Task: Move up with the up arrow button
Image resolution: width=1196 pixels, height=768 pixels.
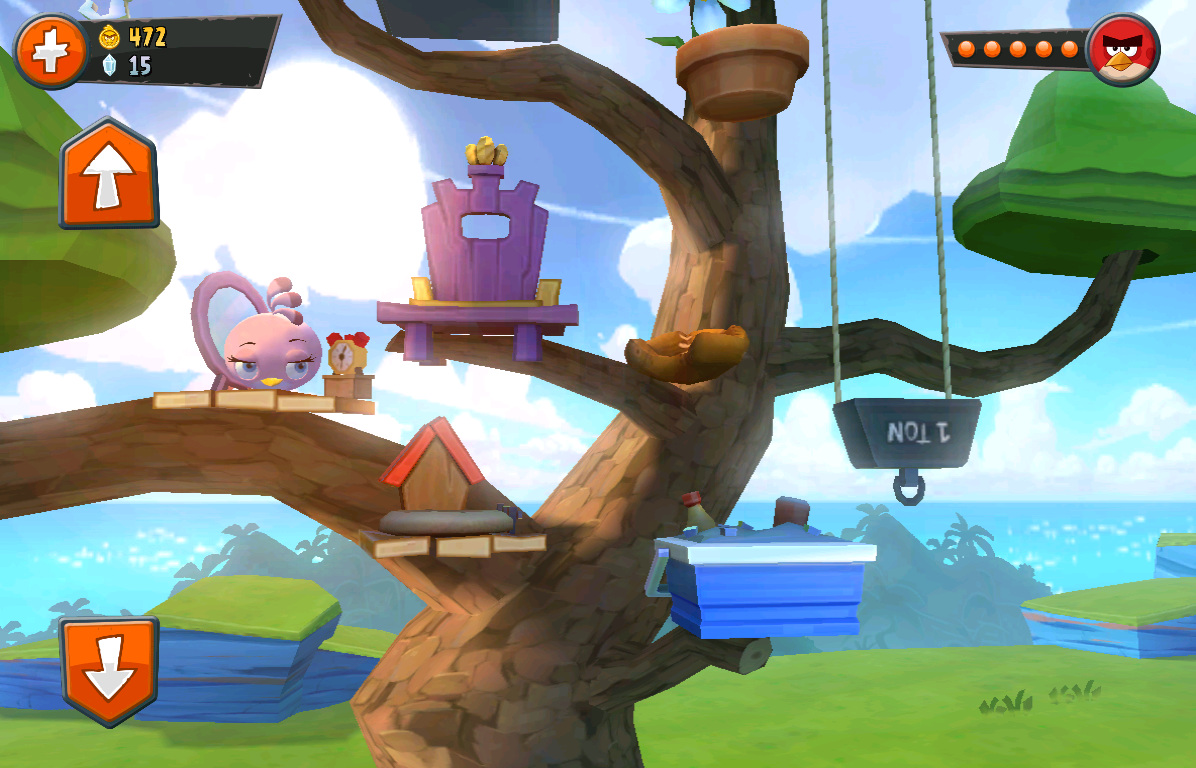Action: pyautogui.click(x=109, y=174)
